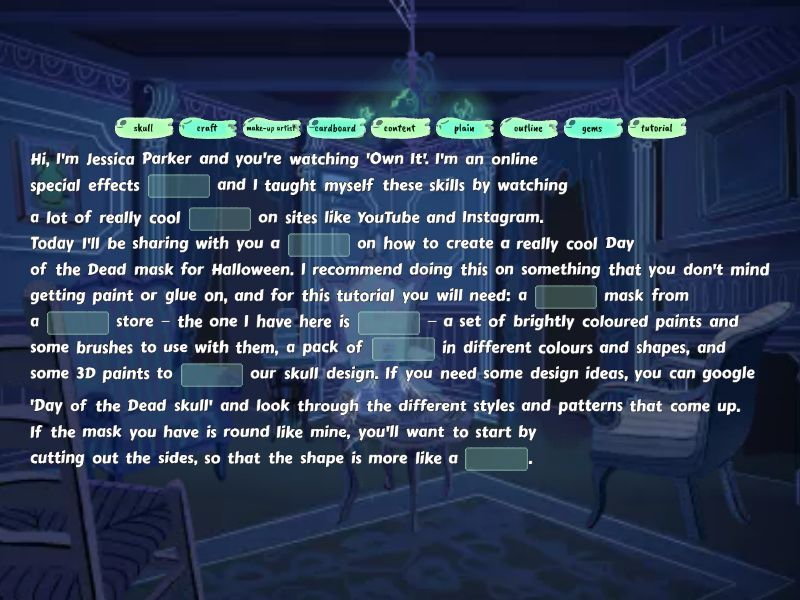Select the 'craft' word tile
Viewport: 800px width, 600px height.
pos(207,128)
